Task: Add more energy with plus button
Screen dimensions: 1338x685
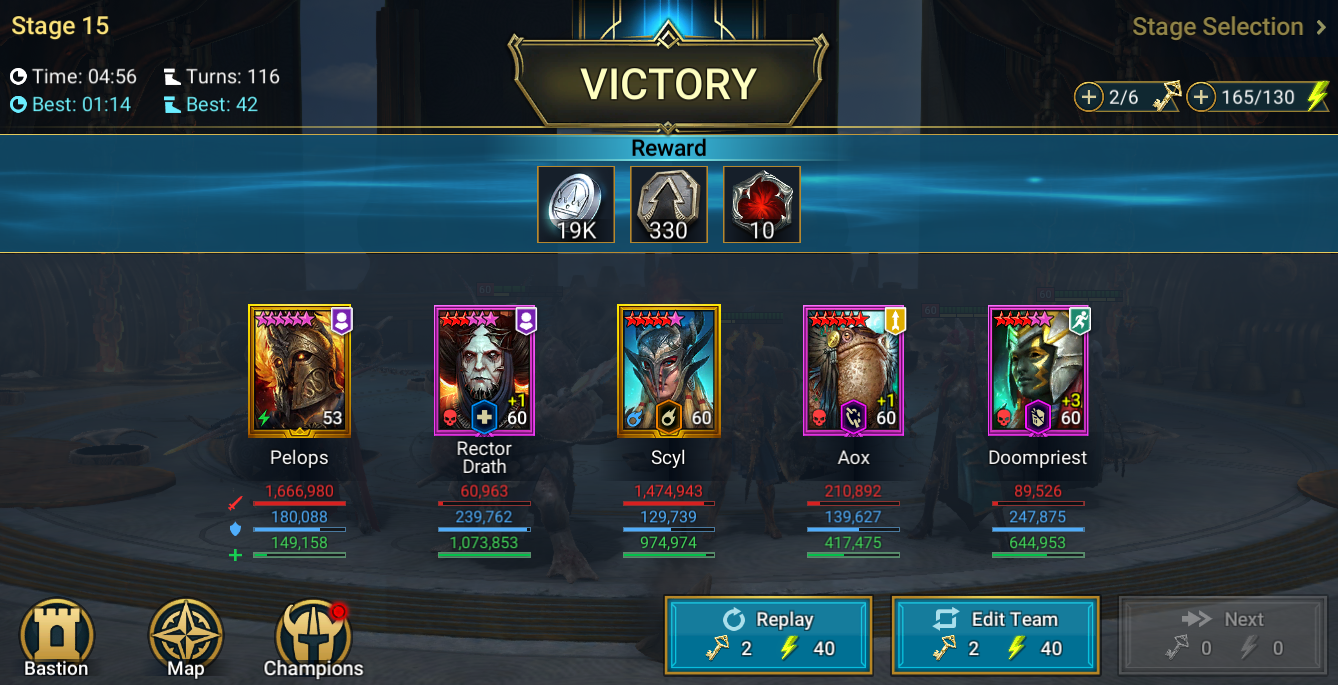Action: coord(1200,97)
